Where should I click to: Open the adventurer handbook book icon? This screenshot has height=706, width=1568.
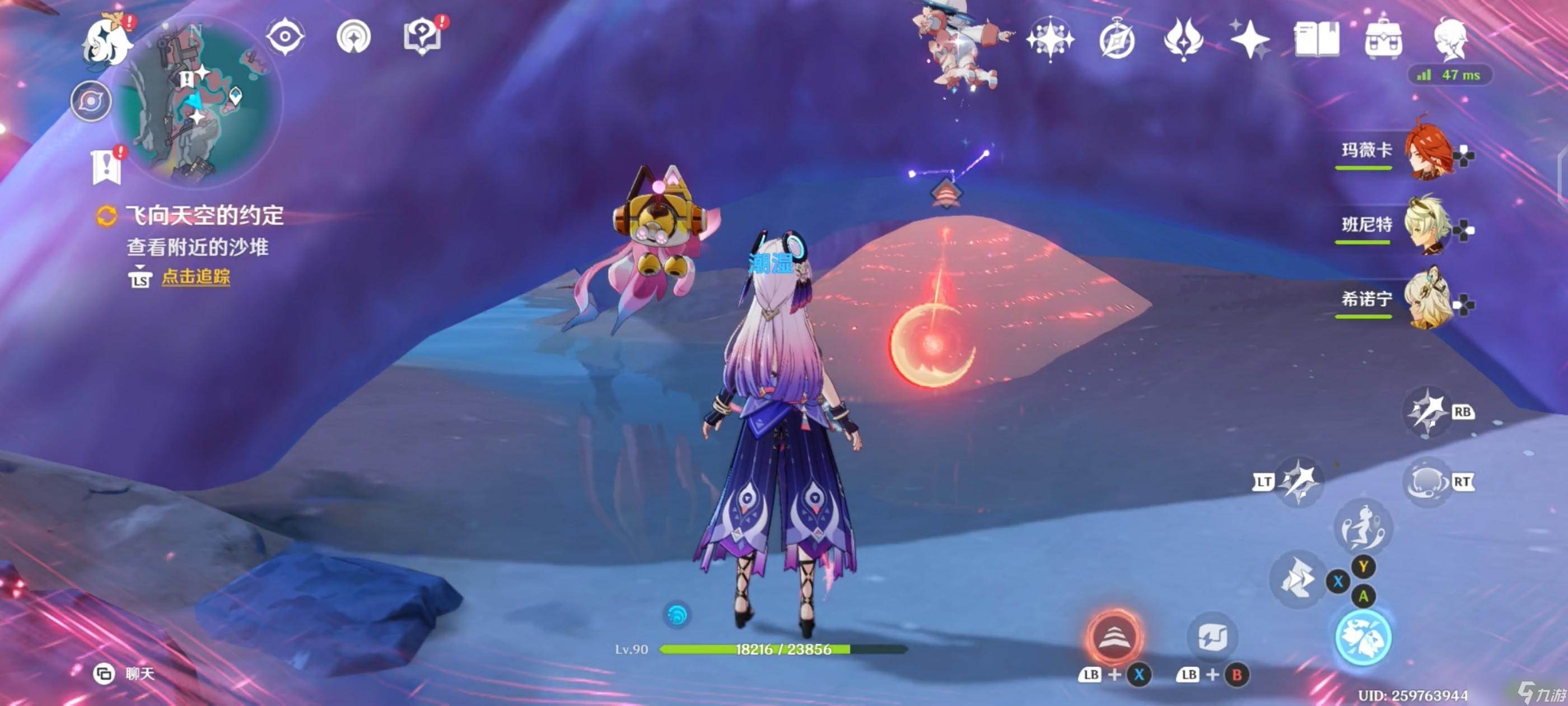point(1316,40)
